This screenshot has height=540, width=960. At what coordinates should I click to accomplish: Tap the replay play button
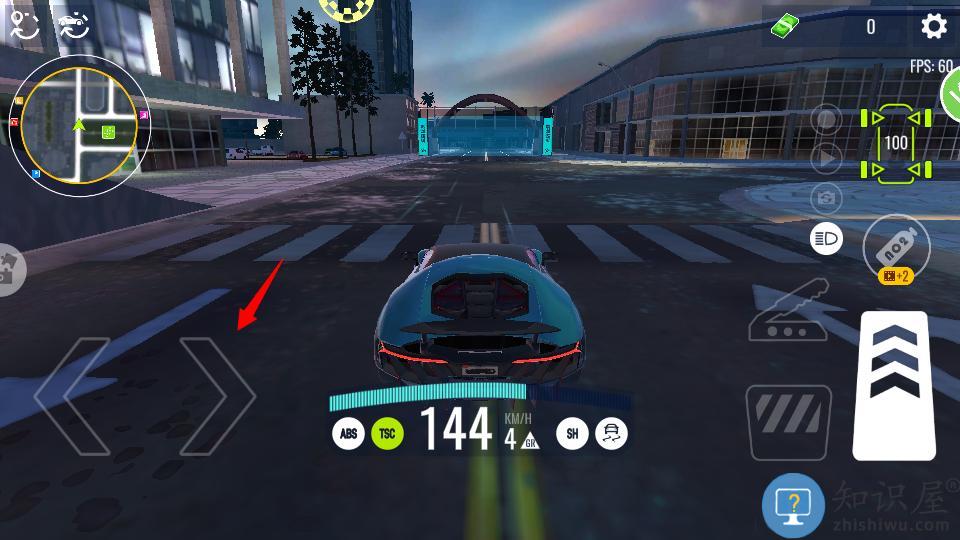click(826, 158)
